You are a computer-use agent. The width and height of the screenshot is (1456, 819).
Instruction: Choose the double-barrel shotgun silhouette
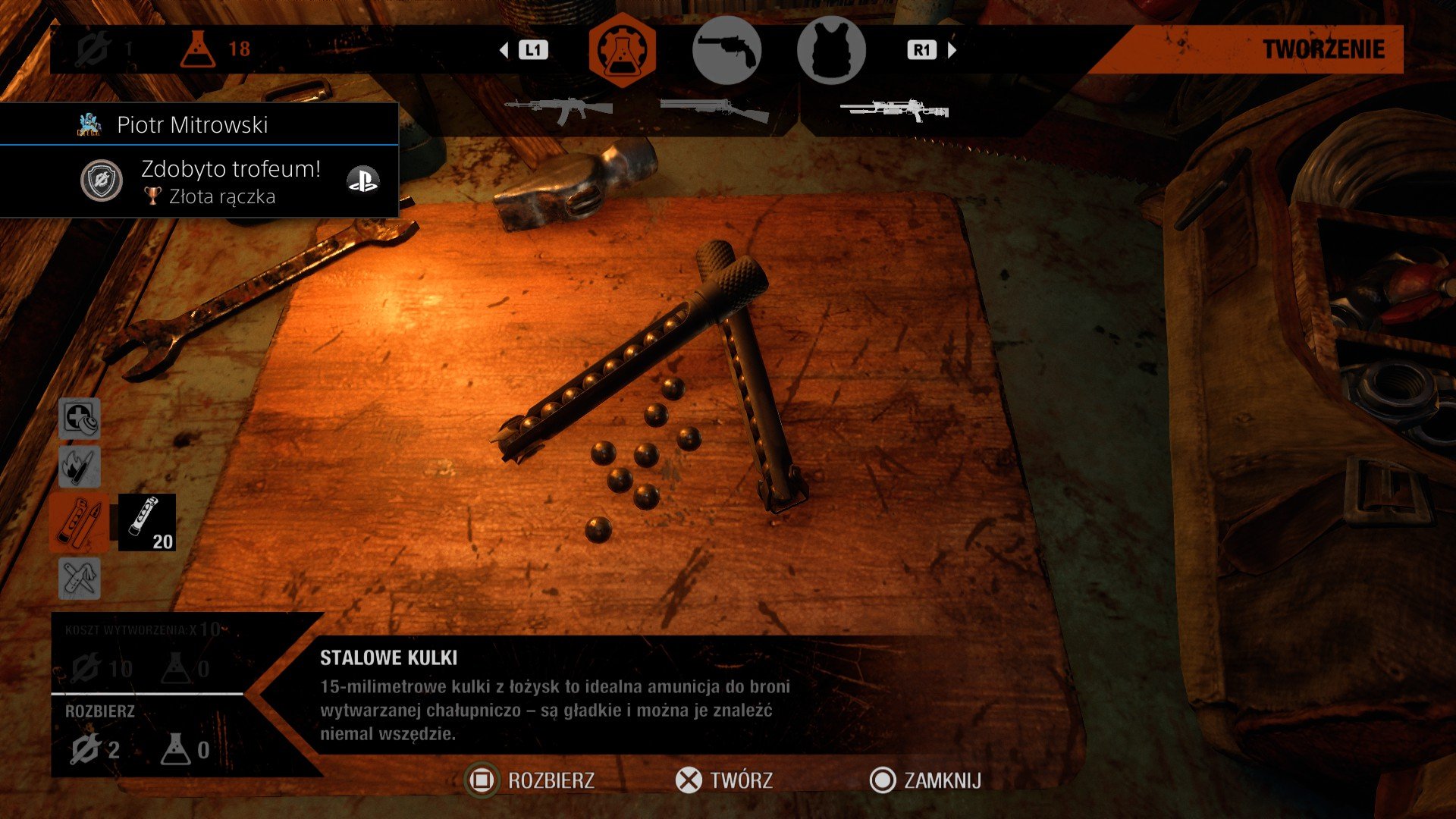tap(714, 110)
